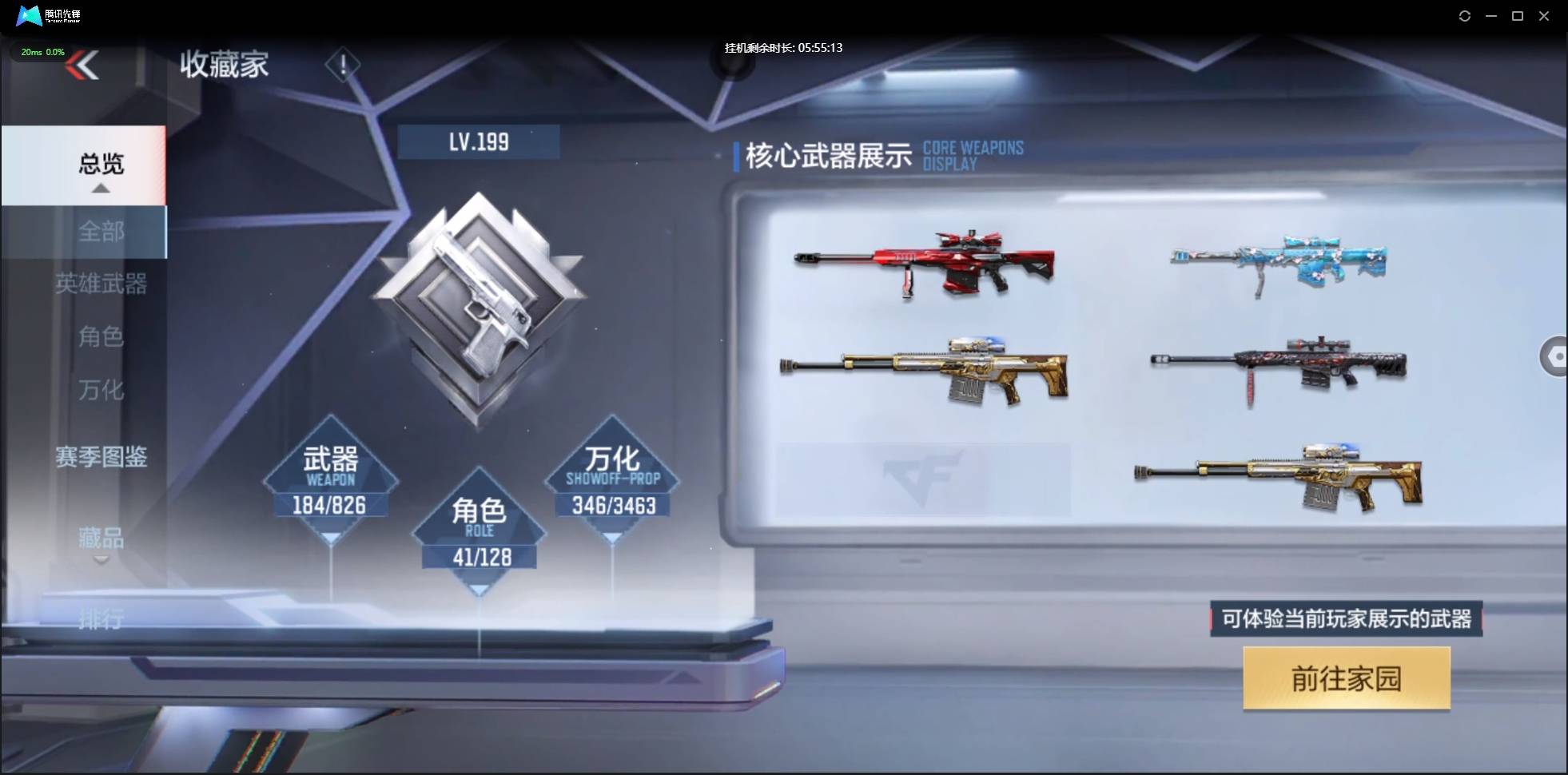
Task: Click the refresh icon in the title bar
Action: 1465,16
